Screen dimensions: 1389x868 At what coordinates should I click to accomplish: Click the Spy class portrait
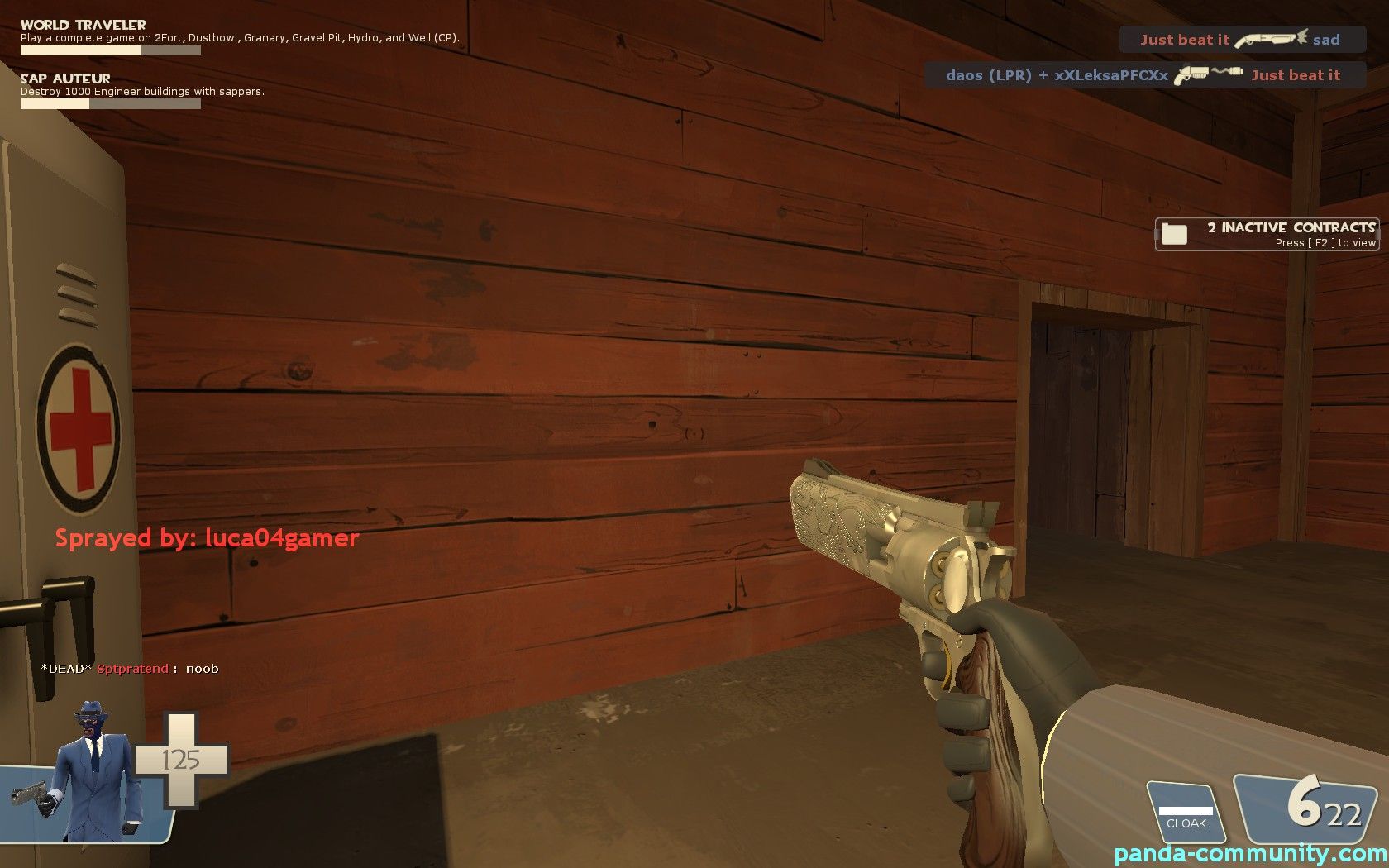click(x=93, y=773)
